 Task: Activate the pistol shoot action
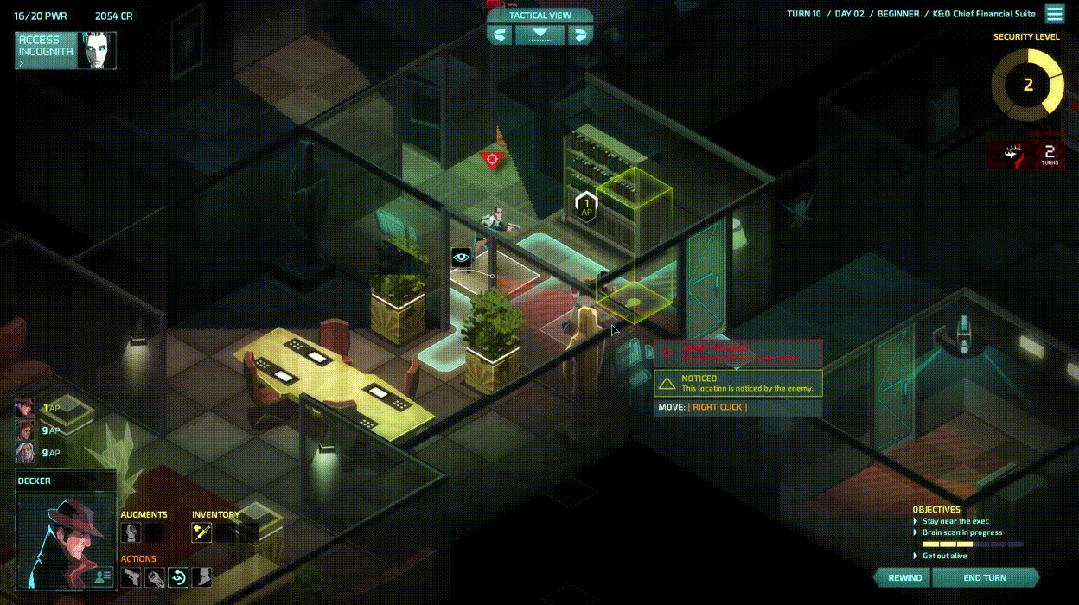click(x=132, y=577)
